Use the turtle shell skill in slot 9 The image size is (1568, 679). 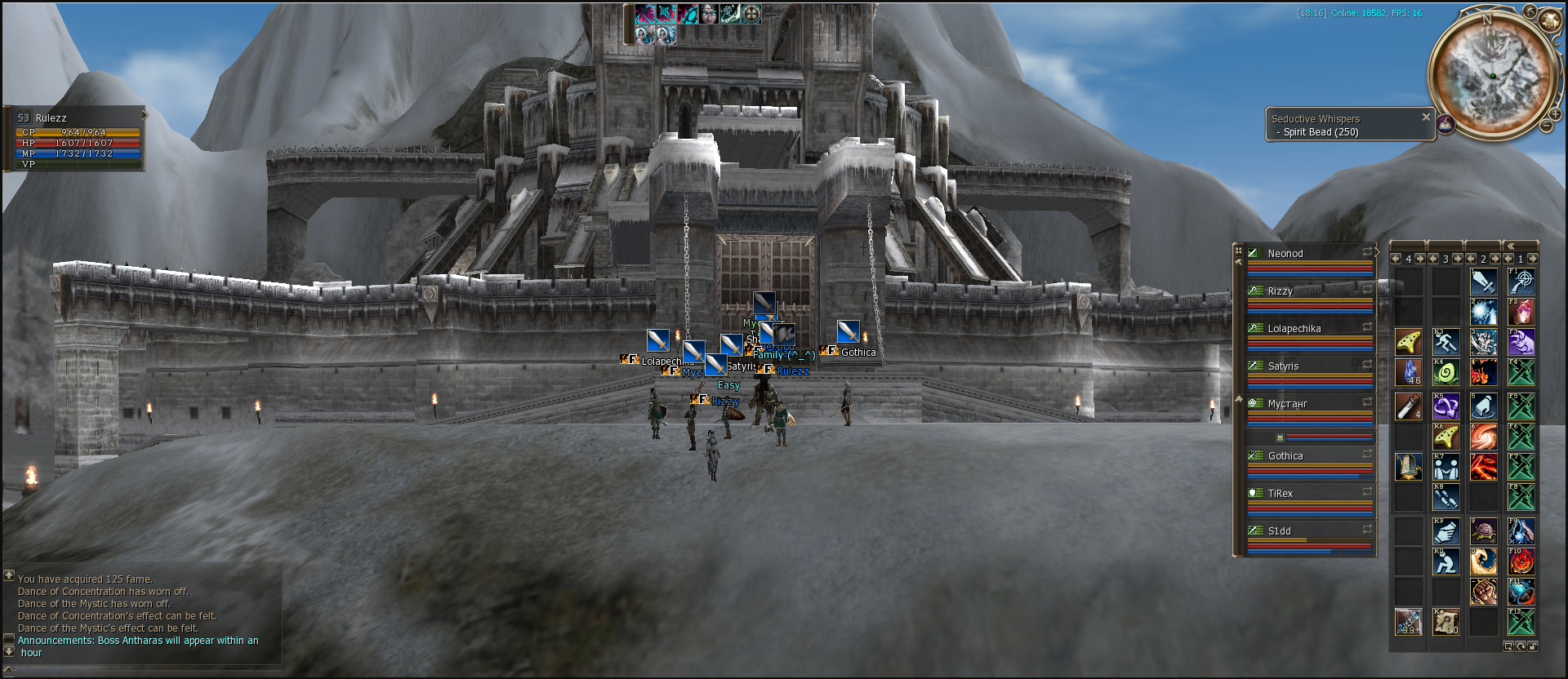pos(1483,531)
